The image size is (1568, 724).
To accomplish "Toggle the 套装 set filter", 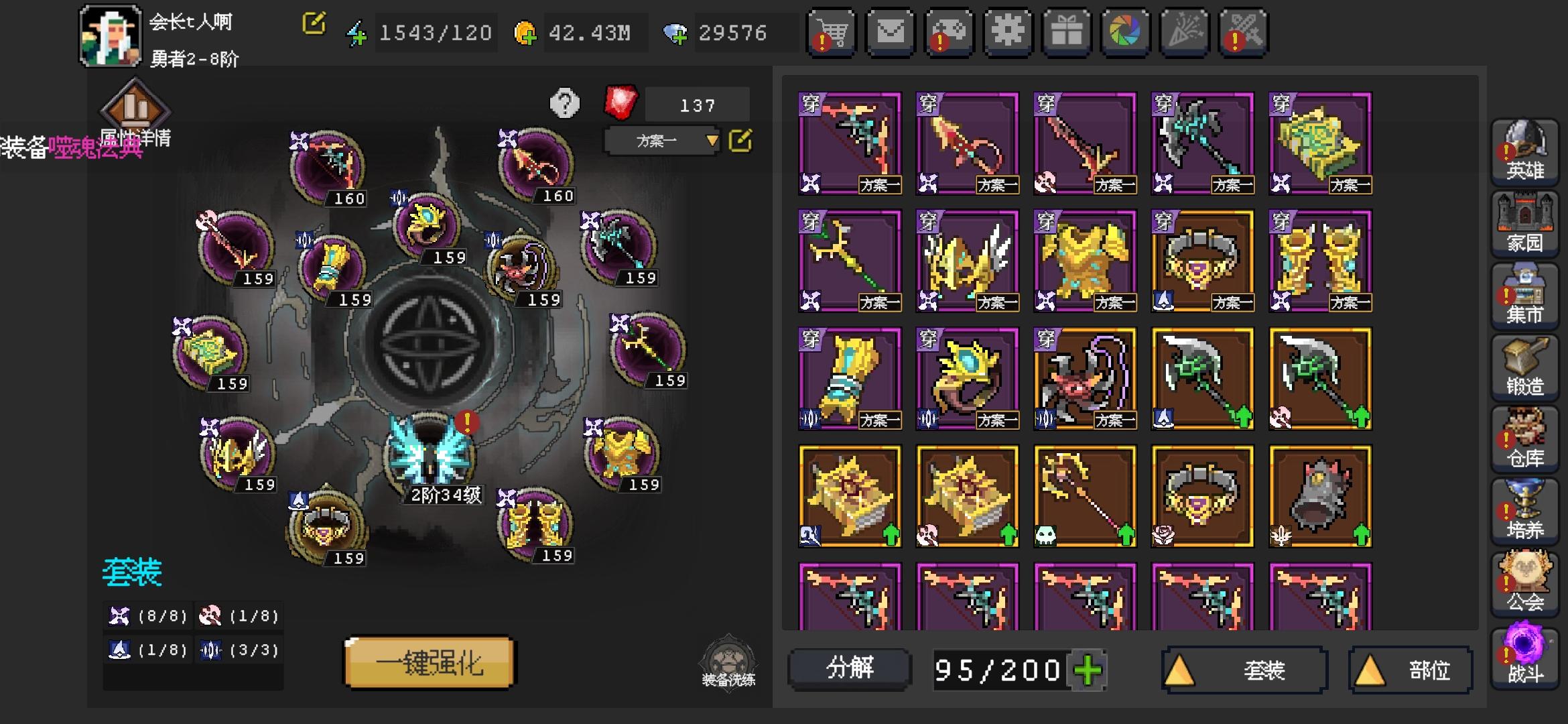I will pos(1243,670).
